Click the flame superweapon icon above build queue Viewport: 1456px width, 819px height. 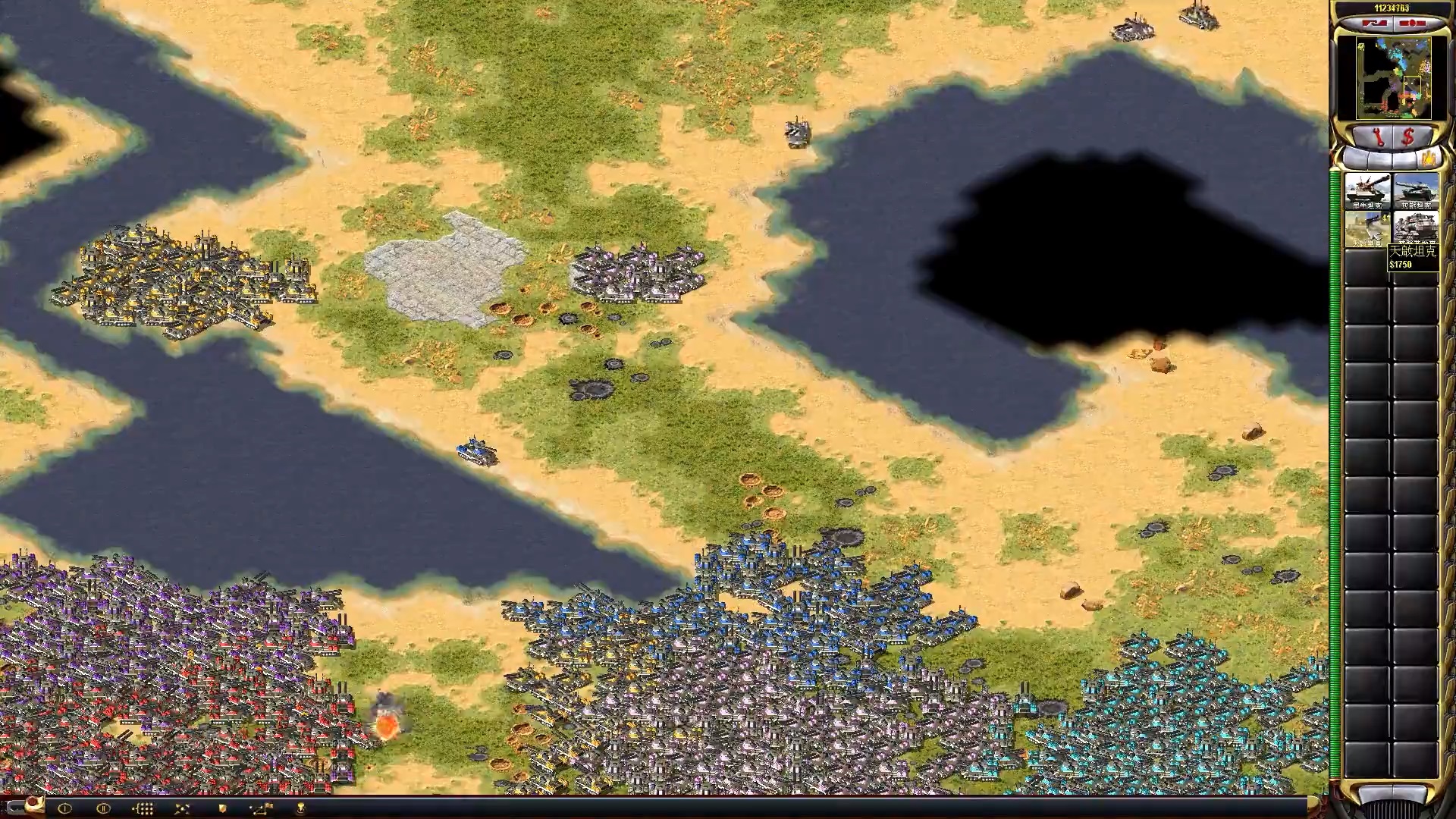[1430, 157]
